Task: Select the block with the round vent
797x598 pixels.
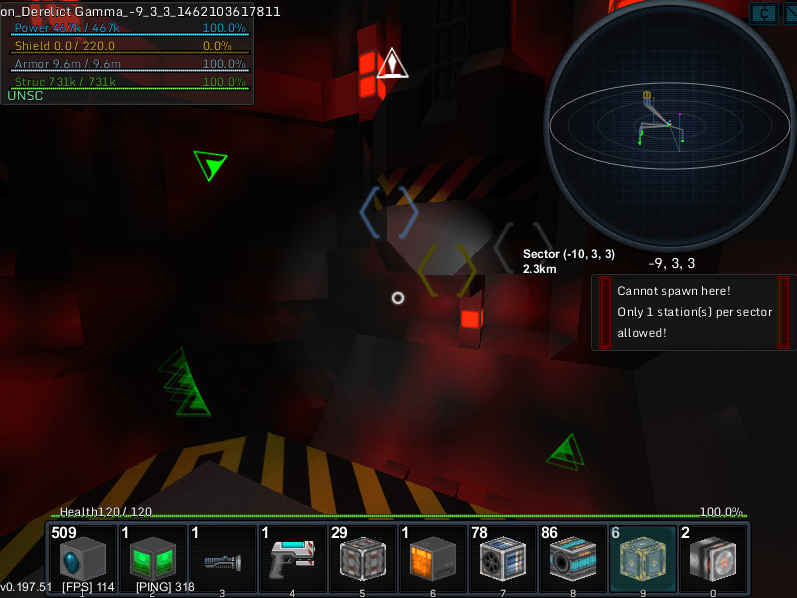Action: 503,559
